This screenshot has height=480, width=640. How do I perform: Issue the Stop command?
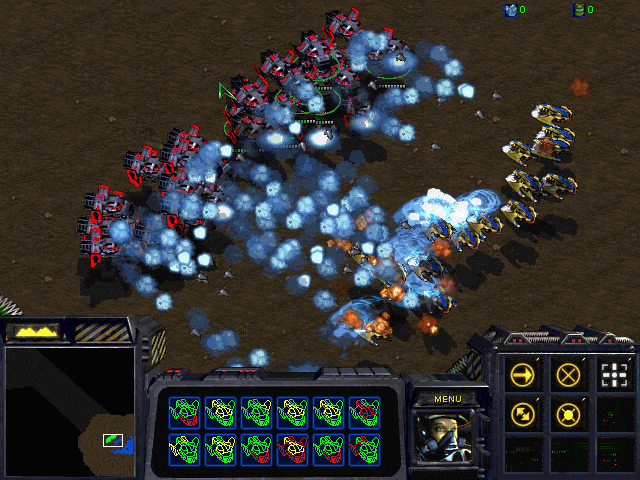coord(568,375)
